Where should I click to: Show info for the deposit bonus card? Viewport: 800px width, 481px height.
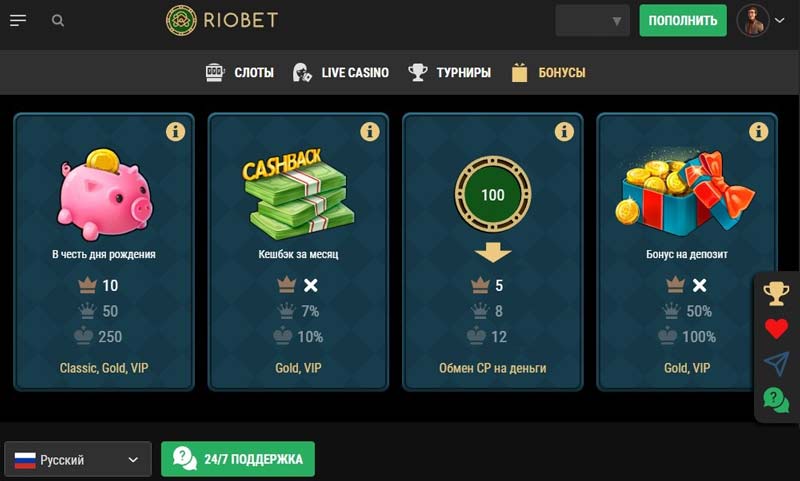click(x=758, y=131)
